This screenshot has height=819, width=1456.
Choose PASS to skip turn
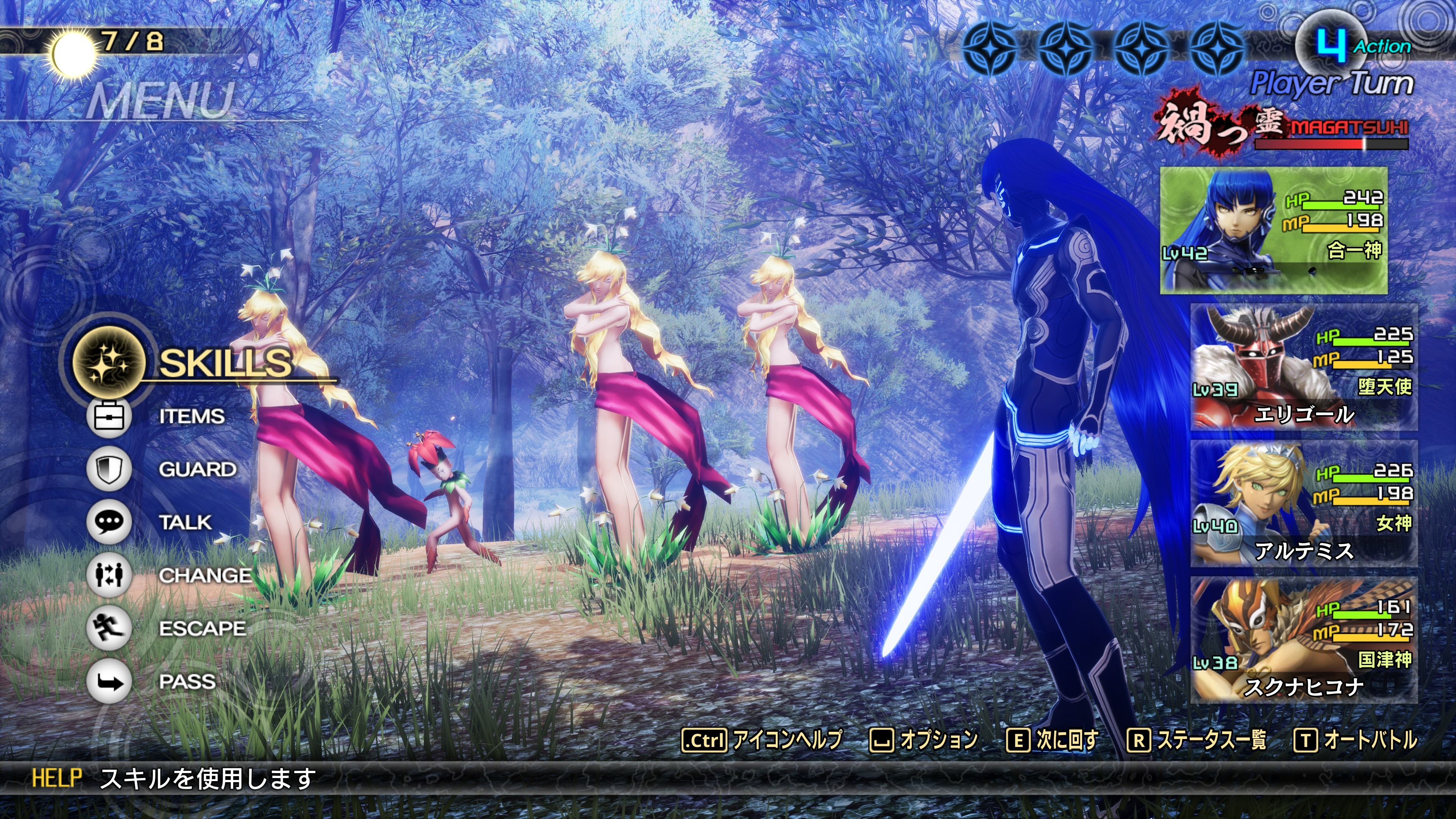(x=187, y=682)
